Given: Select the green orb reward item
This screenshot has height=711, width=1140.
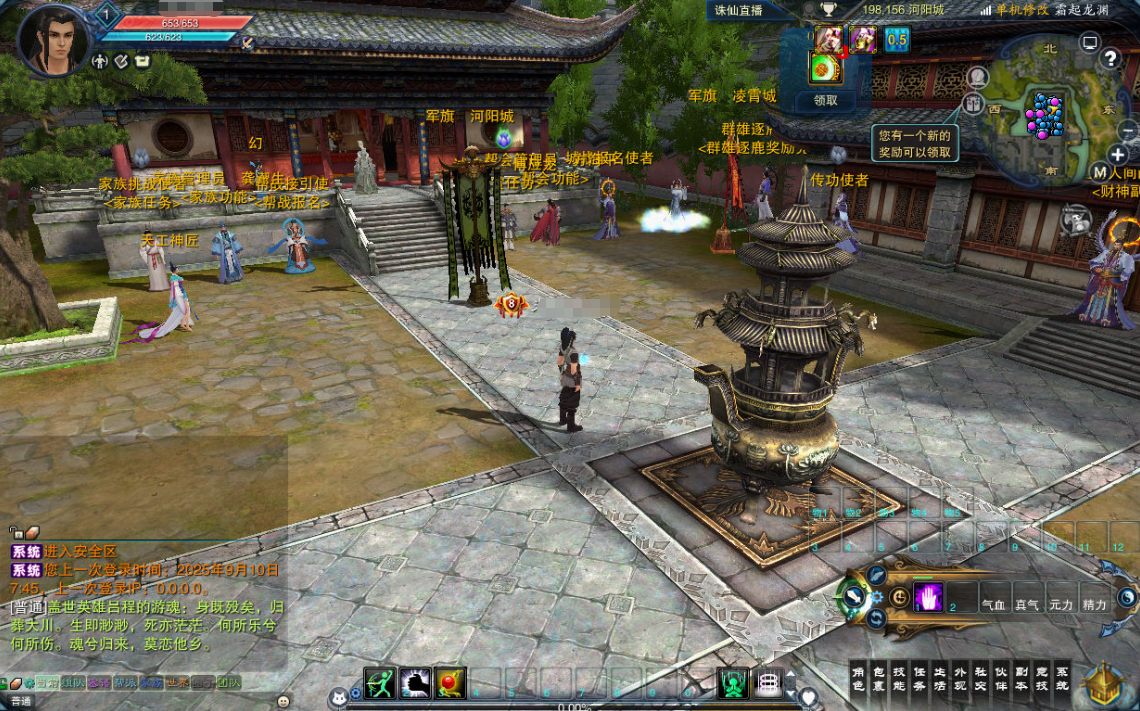Looking at the screenshot, I should point(823,68).
